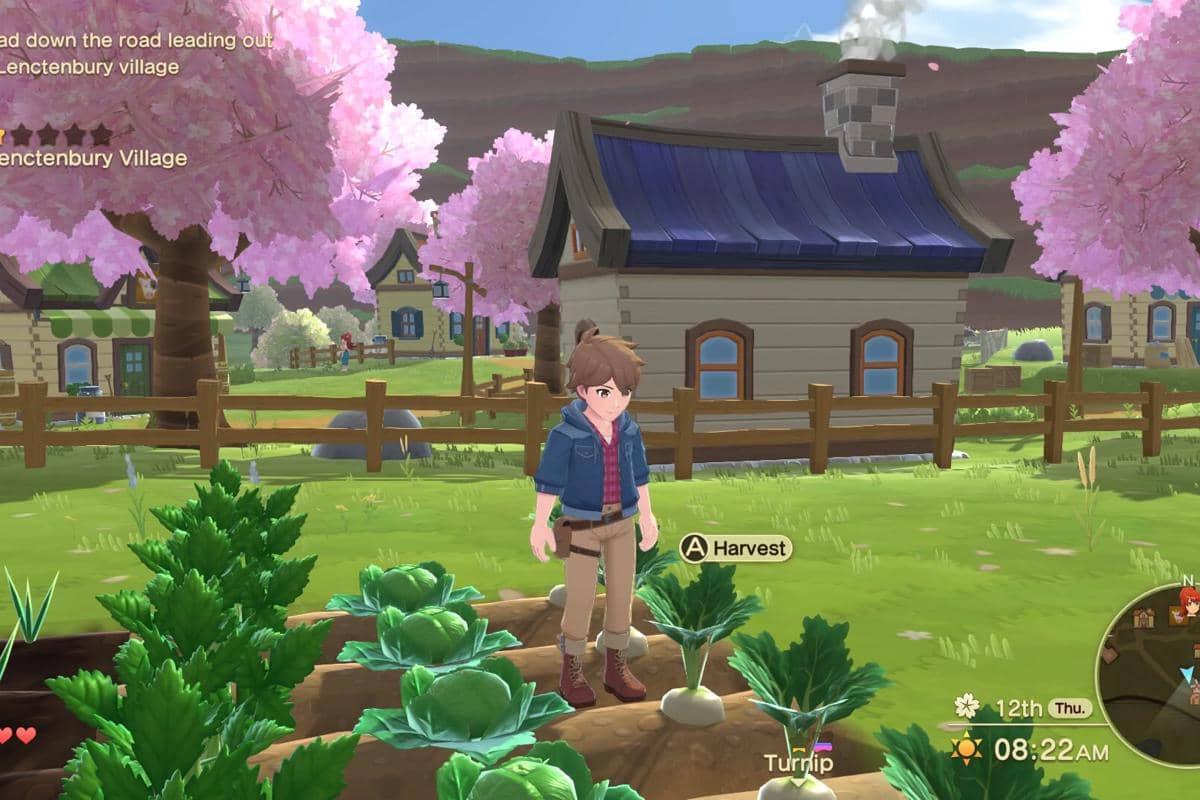This screenshot has height=800, width=1200.
Task: Select the deer sign marker on the minimap
Action: pyautogui.click(x=1175, y=616)
